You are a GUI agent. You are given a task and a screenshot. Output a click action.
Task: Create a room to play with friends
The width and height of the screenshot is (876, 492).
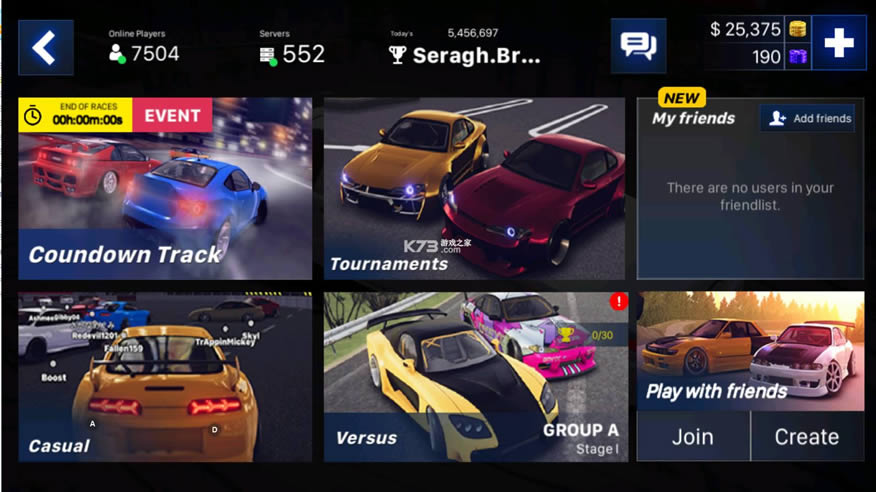[807, 437]
